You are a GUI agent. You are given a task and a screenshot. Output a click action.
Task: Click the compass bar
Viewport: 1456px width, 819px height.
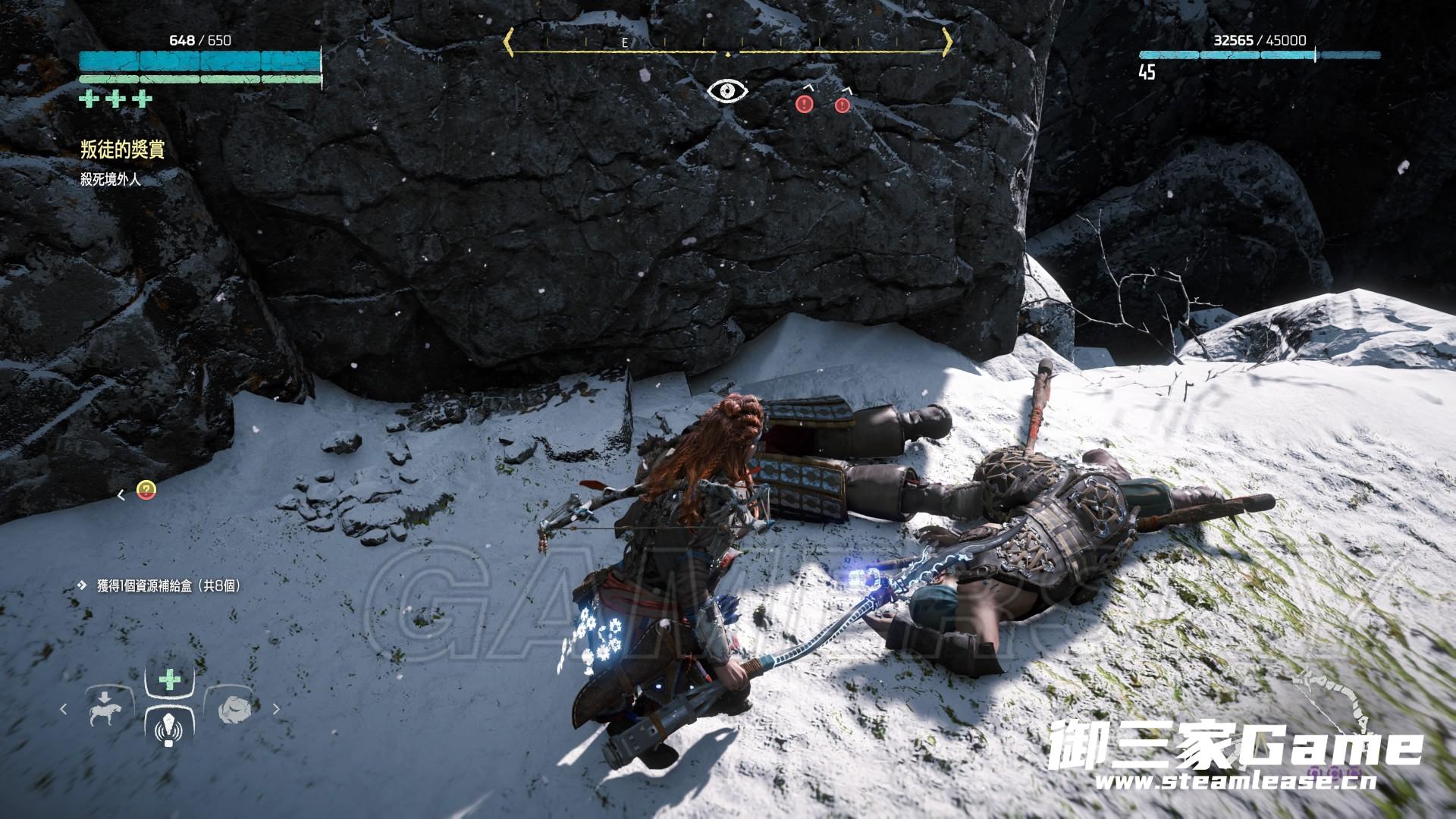tap(727, 42)
